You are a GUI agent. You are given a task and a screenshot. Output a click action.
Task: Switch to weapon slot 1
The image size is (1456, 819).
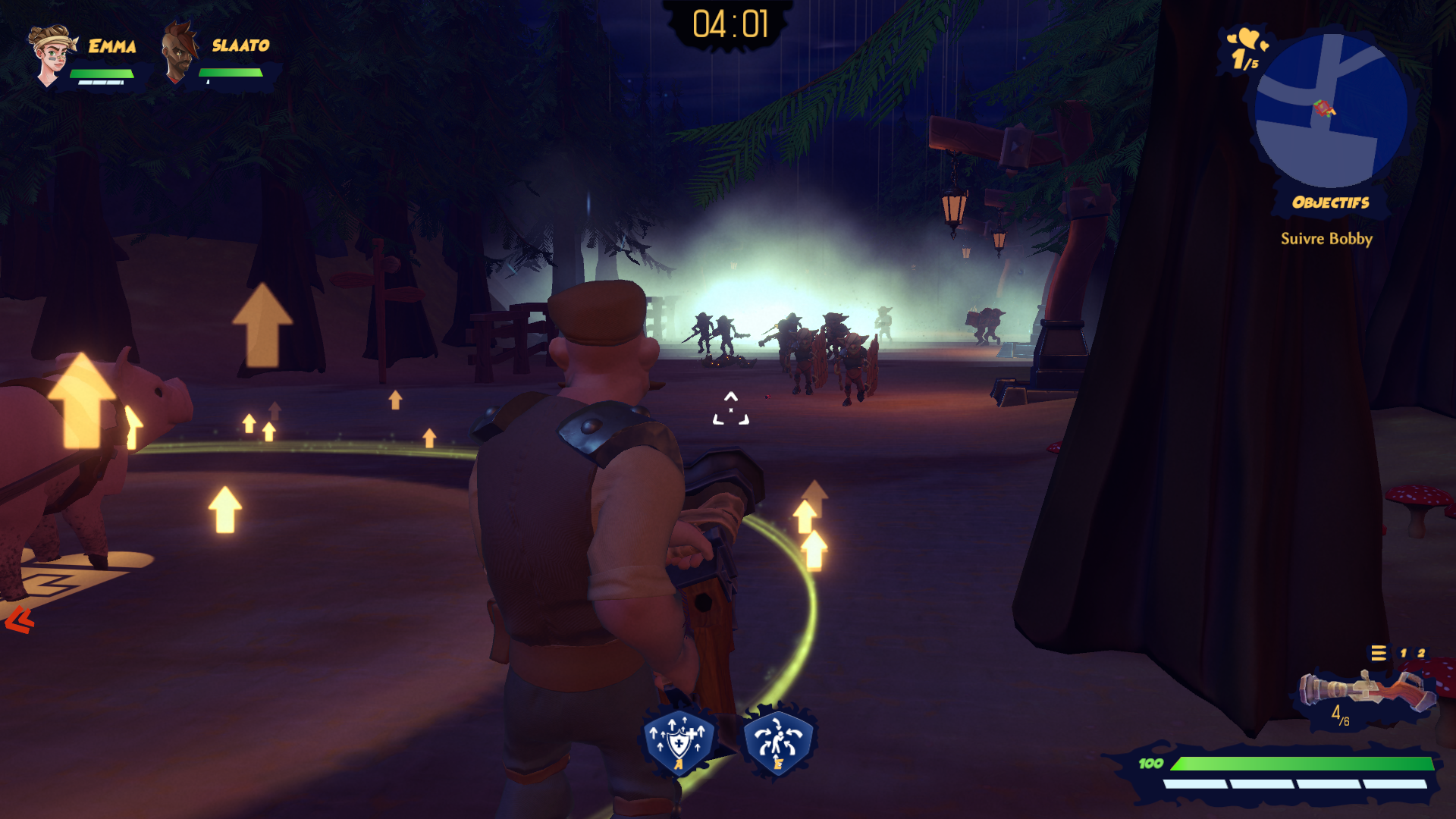tap(1403, 653)
